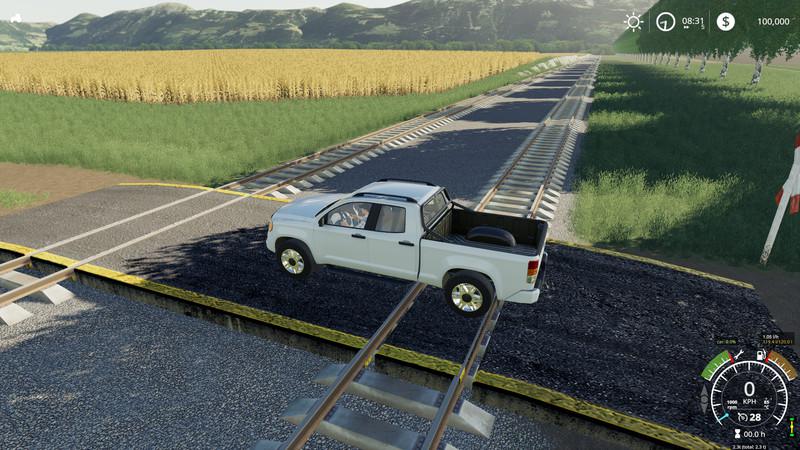The width and height of the screenshot is (800, 450).
Task: Open finances via the dollar icon
Action: tap(725, 21)
